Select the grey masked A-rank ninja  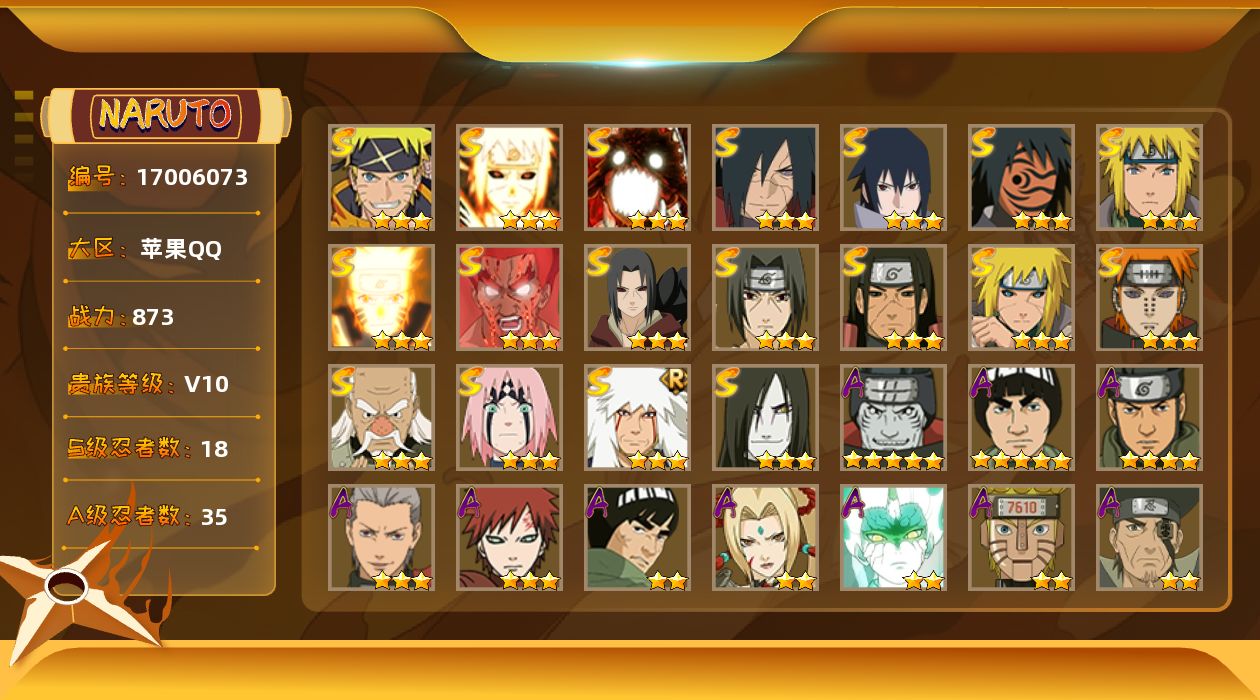893,417
